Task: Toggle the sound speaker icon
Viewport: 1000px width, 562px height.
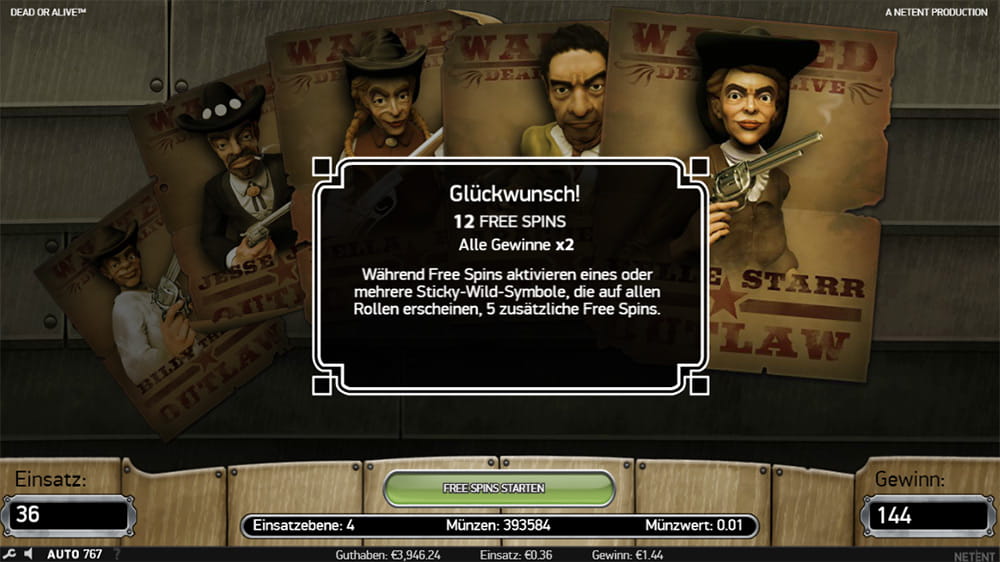Action: 29,554
